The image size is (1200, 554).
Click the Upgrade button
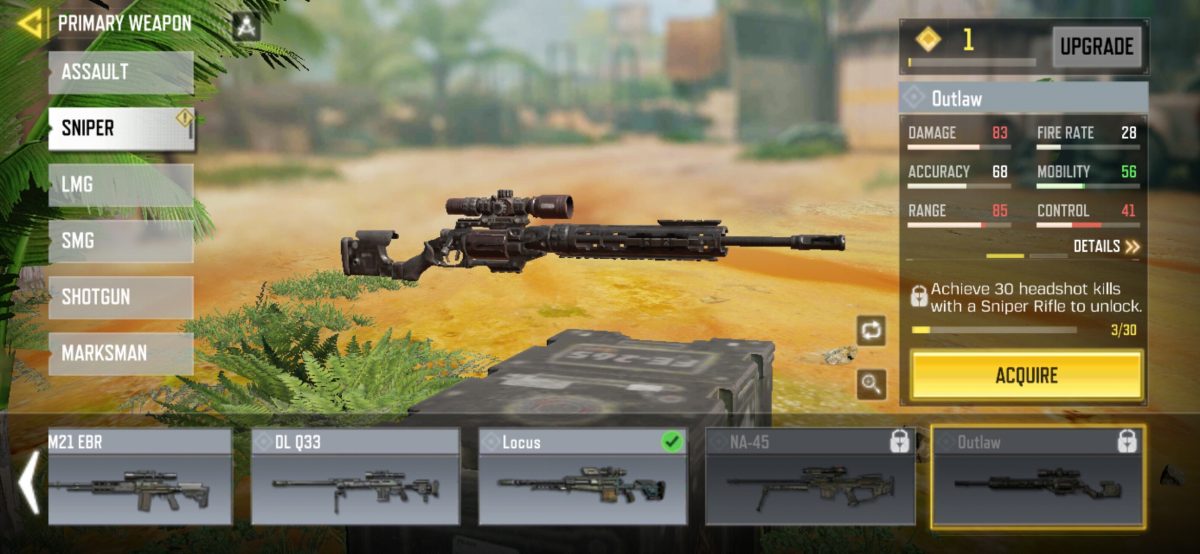tap(1097, 46)
